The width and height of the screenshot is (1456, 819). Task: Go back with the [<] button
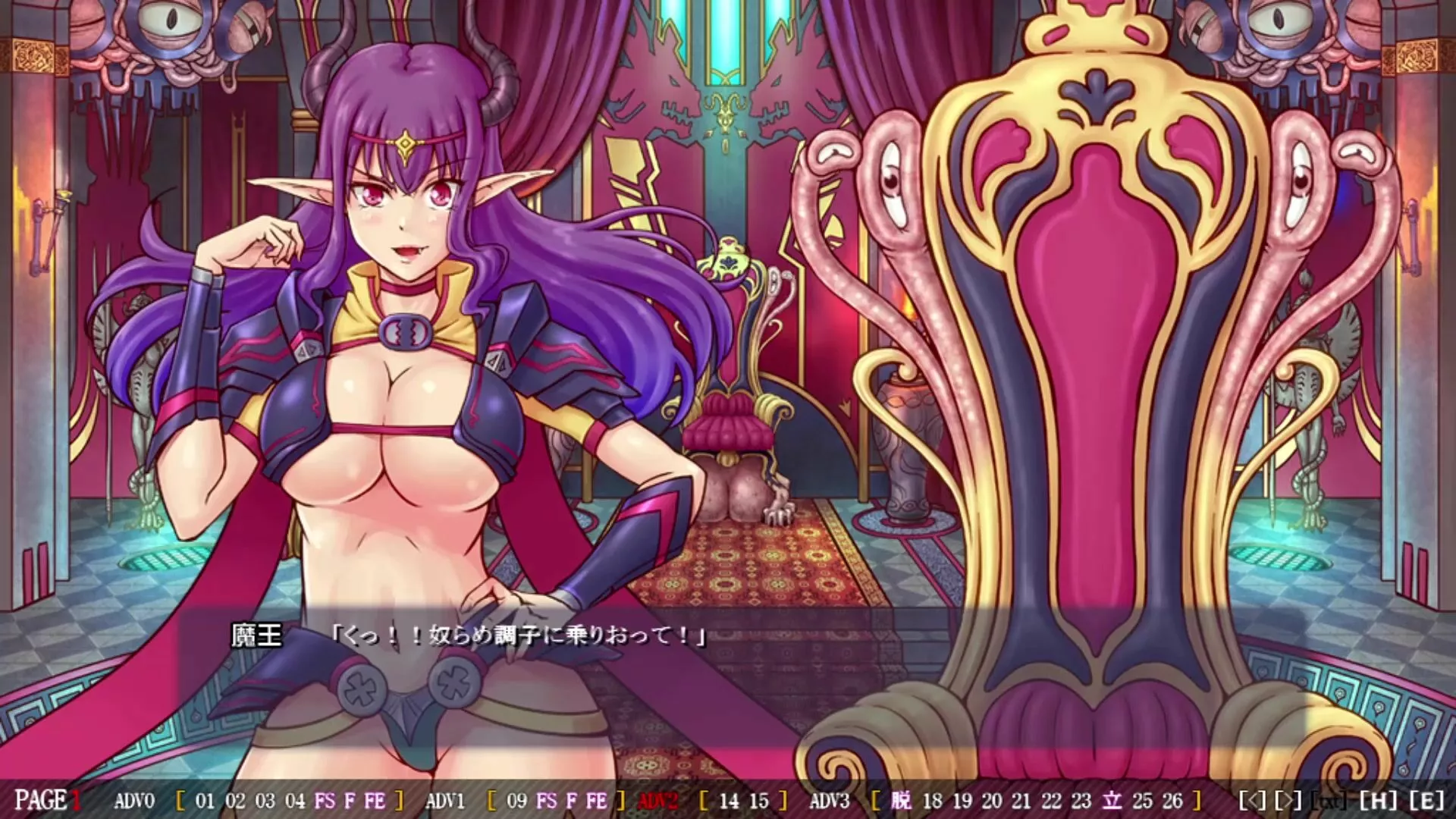pyautogui.click(x=1252, y=800)
